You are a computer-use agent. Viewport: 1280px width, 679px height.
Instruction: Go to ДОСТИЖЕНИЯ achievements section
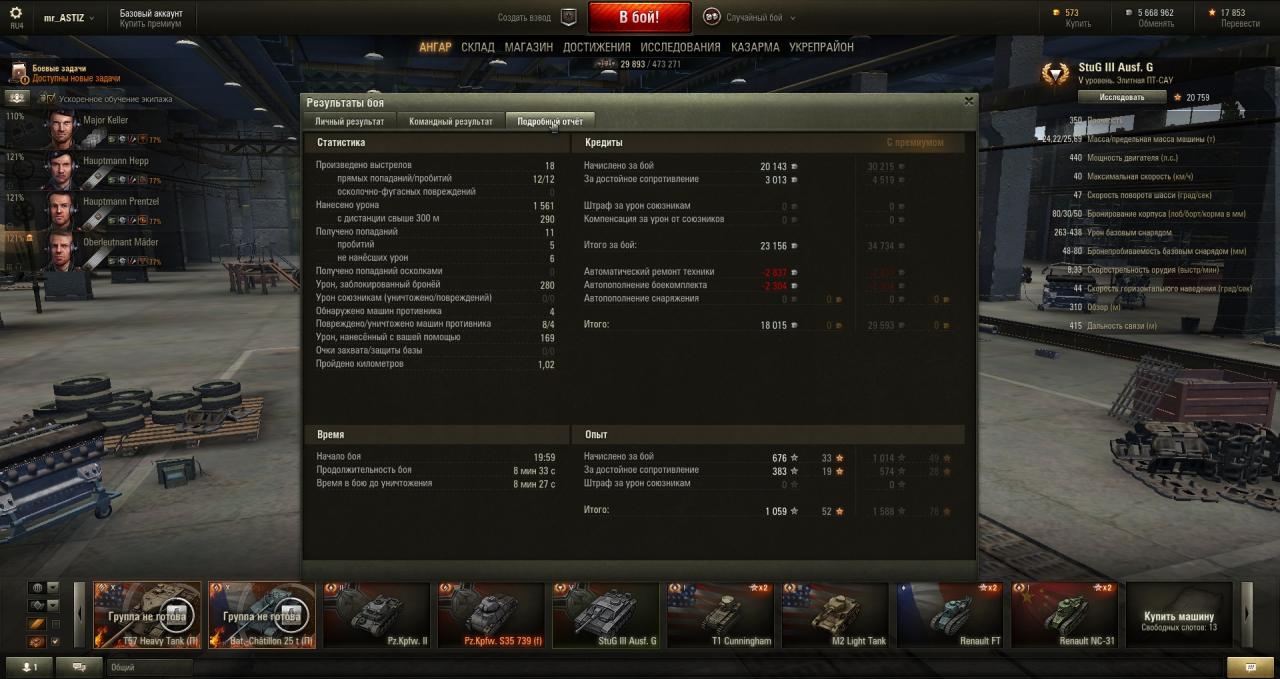click(x=596, y=47)
